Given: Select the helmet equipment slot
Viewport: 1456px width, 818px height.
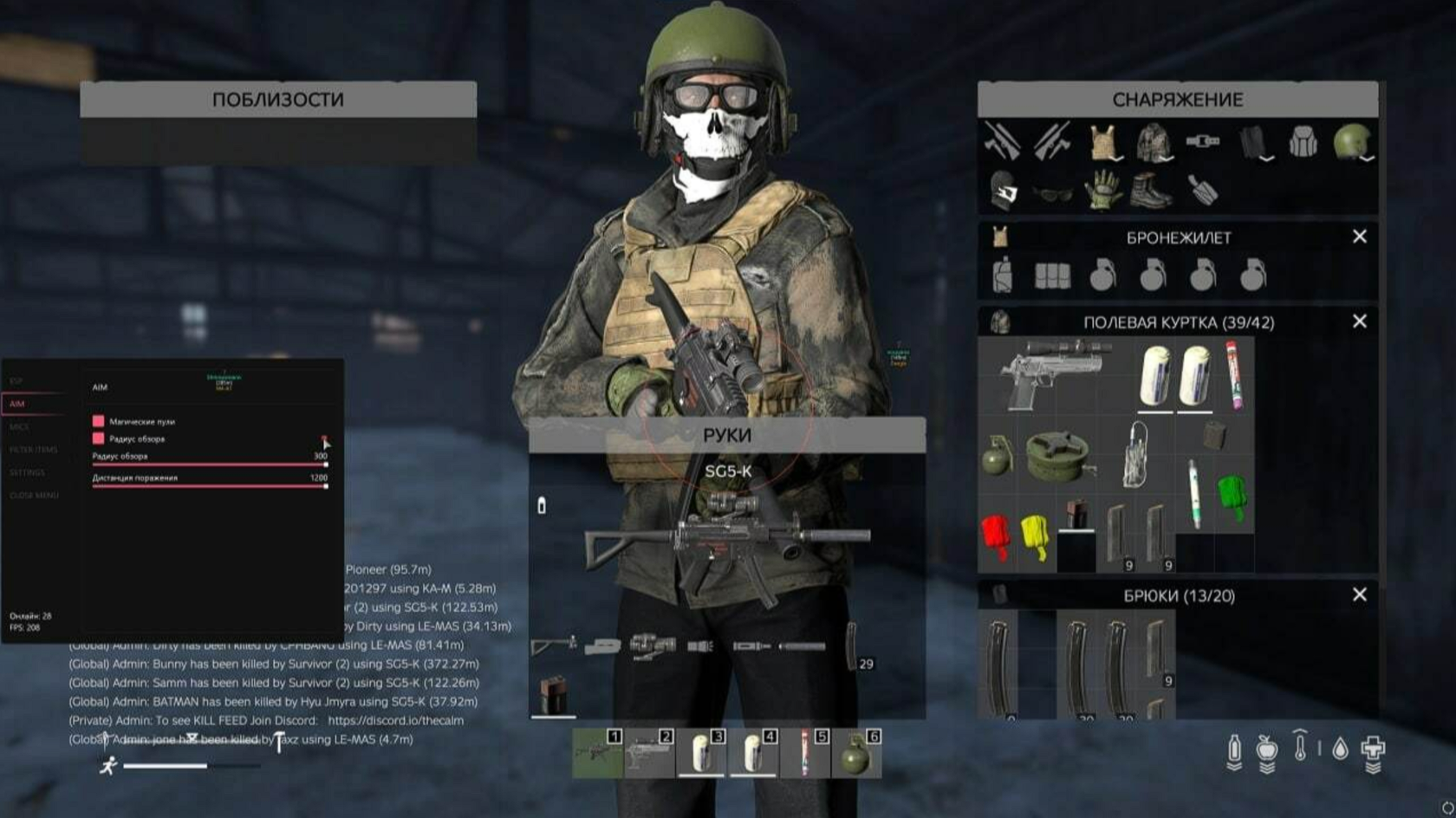Looking at the screenshot, I should (1351, 141).
